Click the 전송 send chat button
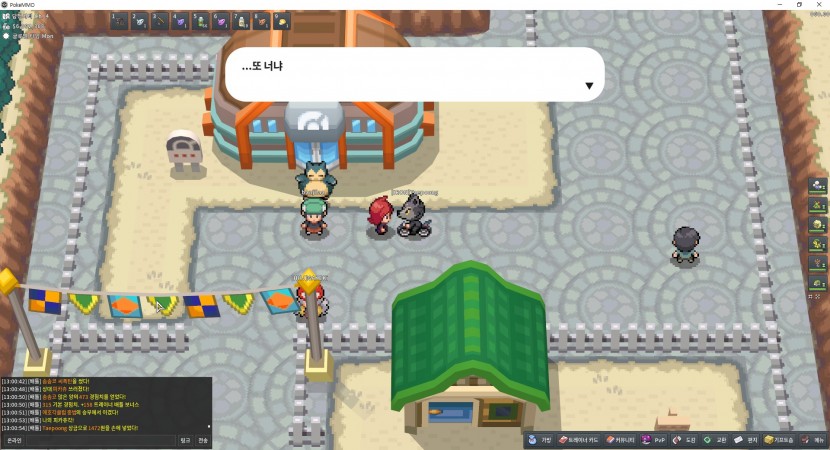The image size is (830, 450). click(203, 440)
